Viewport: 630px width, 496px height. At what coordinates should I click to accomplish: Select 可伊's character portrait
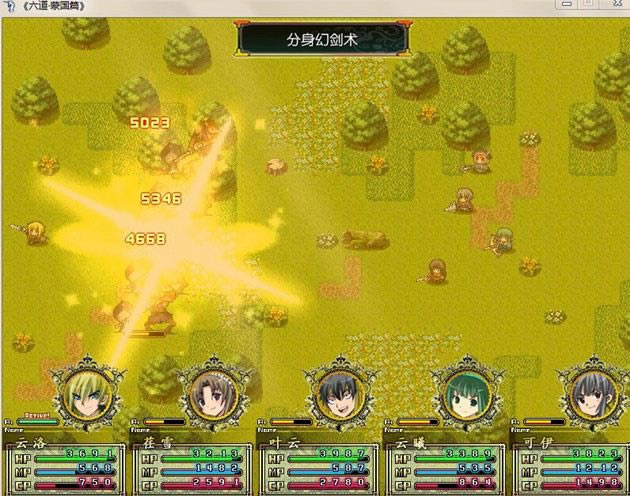[x=590, y=392]
